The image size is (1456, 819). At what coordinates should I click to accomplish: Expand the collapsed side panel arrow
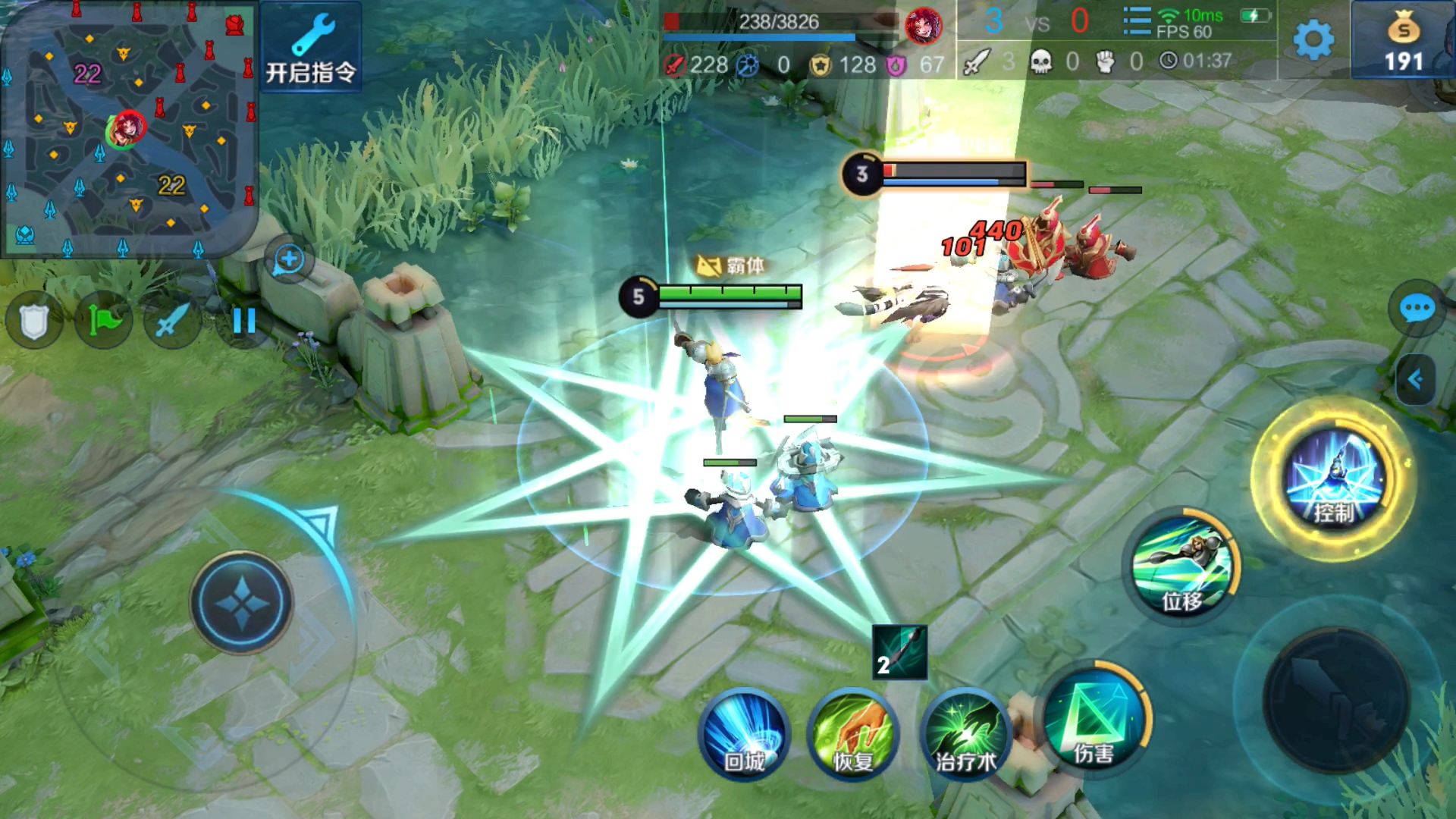(1415, 379)
